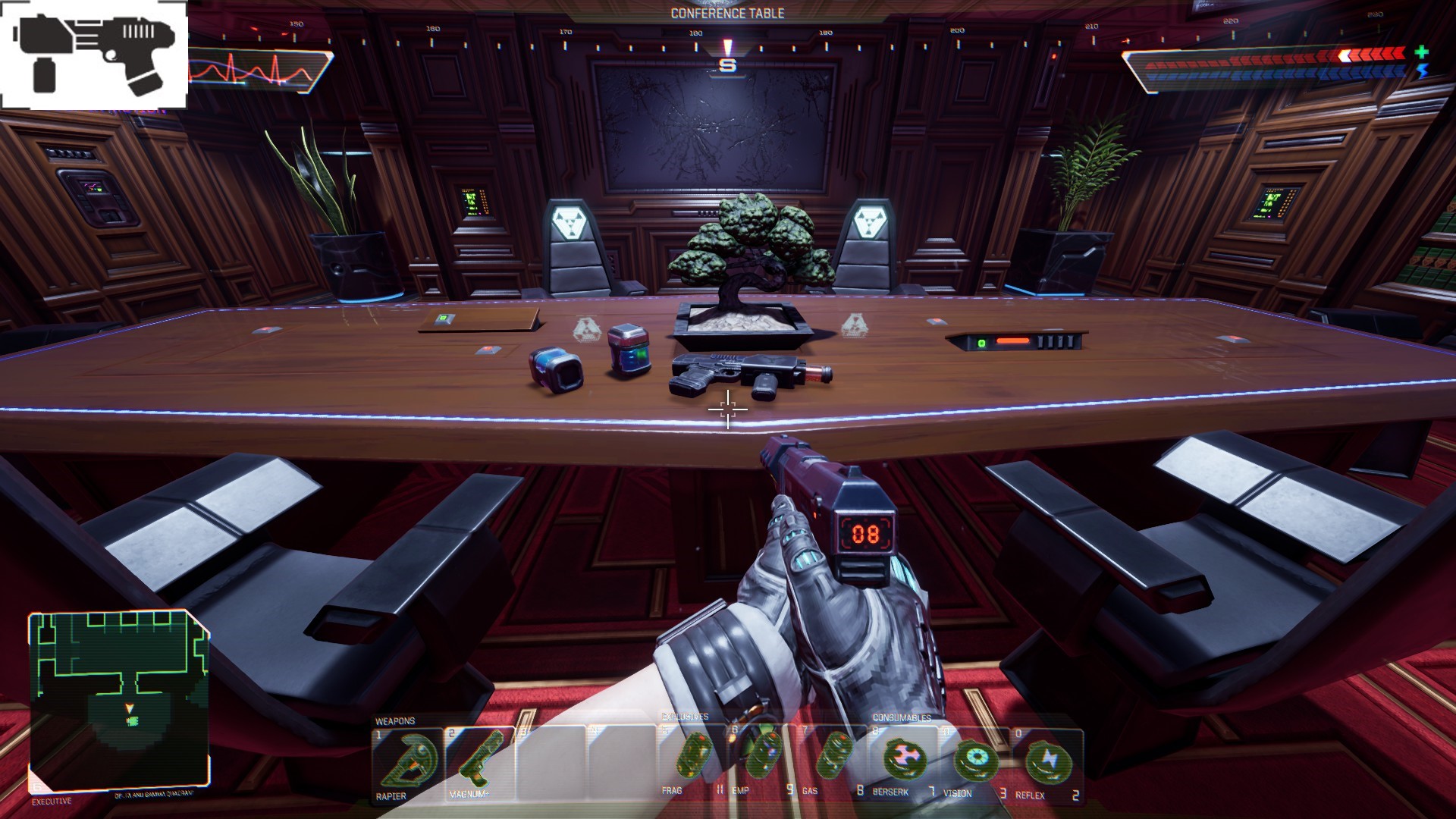The image size is (1456, 819).
Task: Activate the Vision patch consumable
Action: pyautogui.click(x=974, y=760)
